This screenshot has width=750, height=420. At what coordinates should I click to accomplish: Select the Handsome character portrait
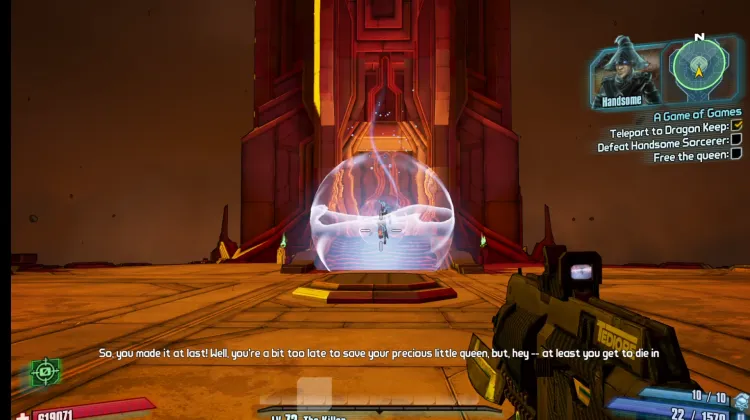625,72
